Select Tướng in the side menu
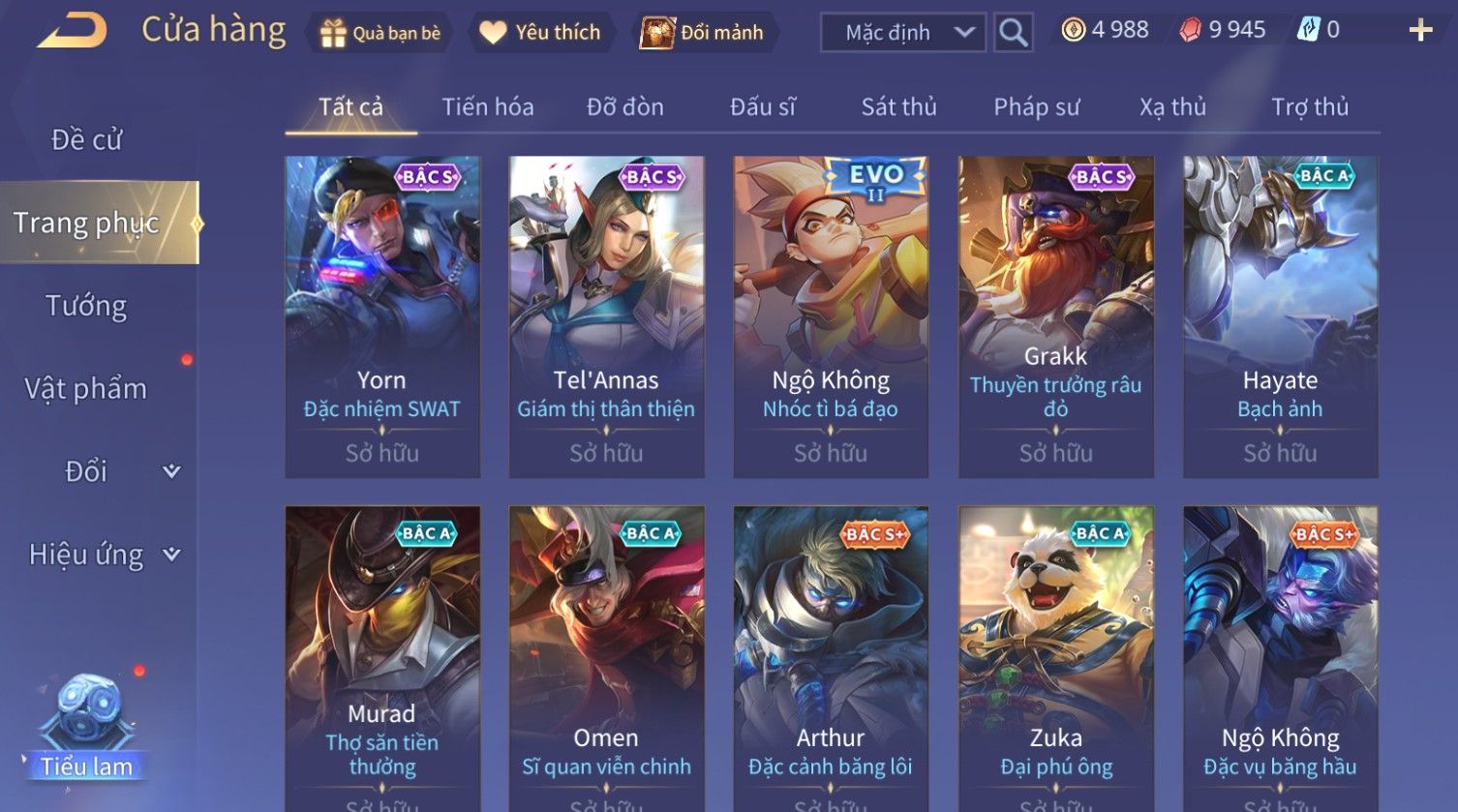 (x=87, y=306)
